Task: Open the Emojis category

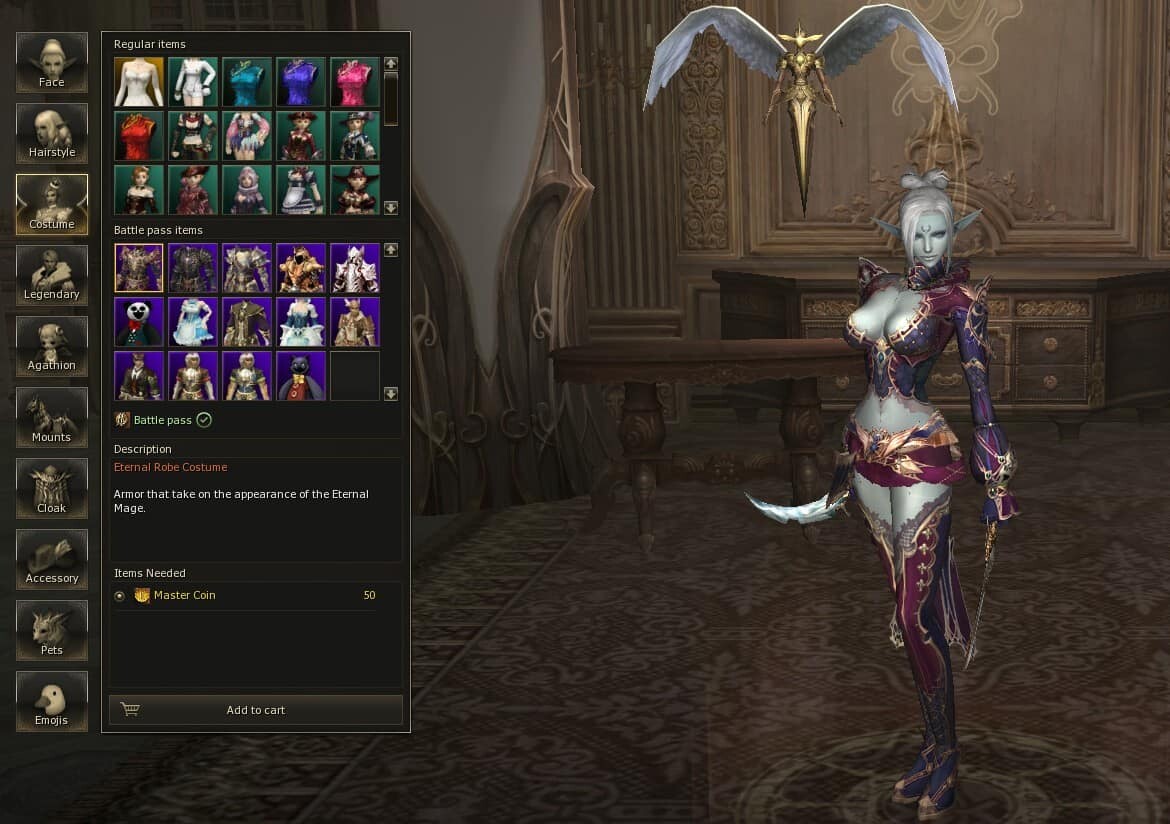Action: pyautogui.click(x=52, y=701)
